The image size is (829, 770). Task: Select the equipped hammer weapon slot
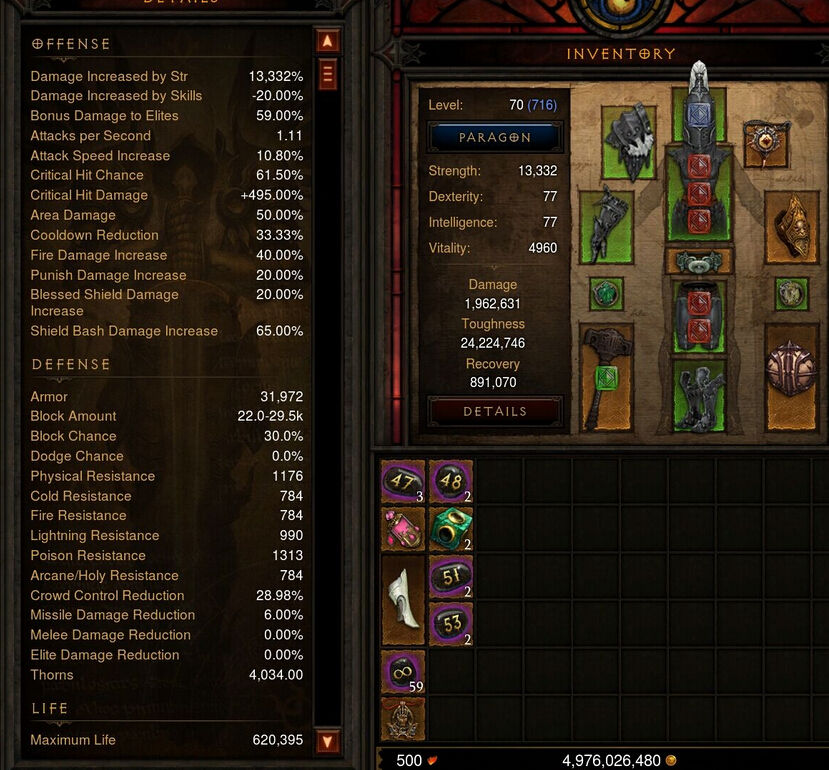pos(607,377)
